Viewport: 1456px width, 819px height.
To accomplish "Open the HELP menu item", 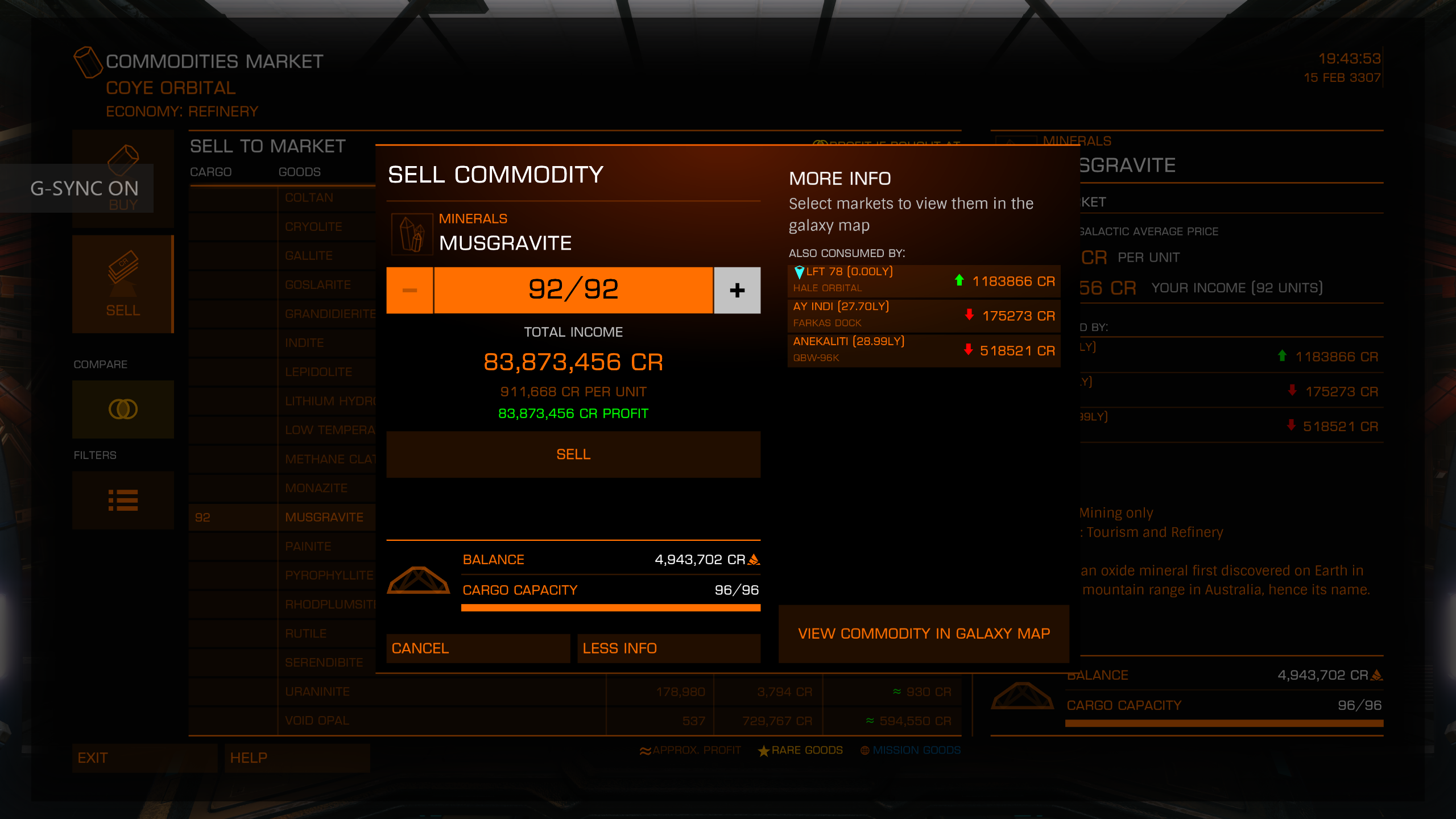I will [x=297, y=758].
